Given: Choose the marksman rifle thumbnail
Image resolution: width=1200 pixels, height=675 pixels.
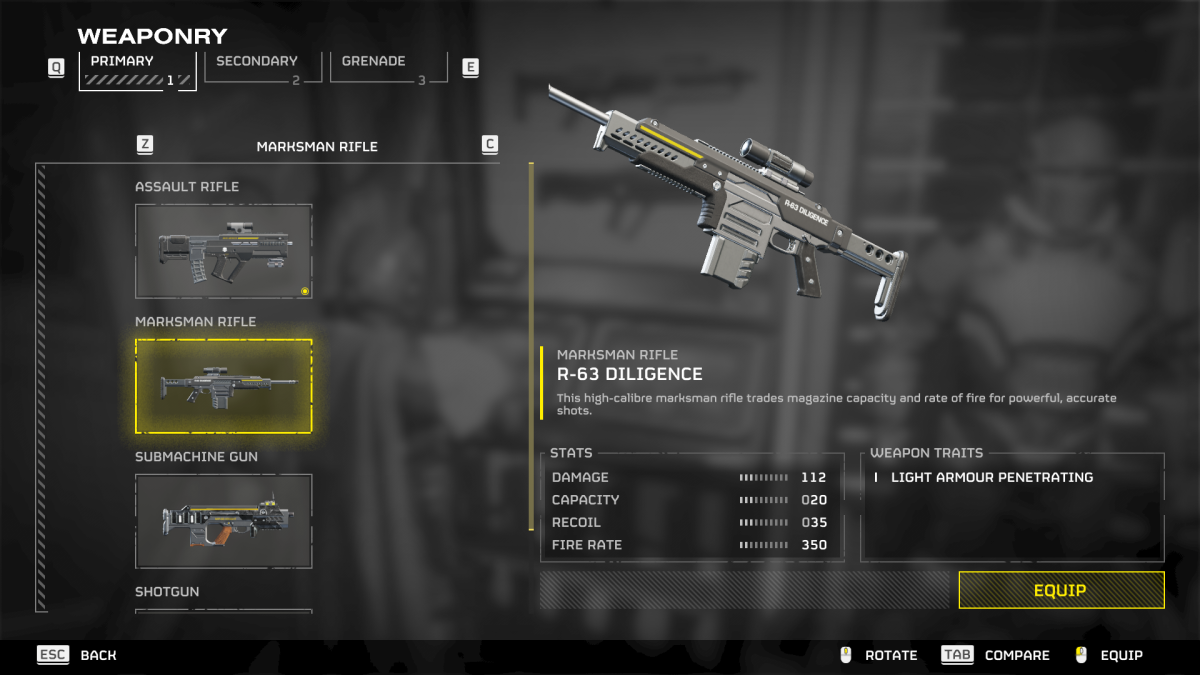Looking at the screenshot, I should (223, 386).
